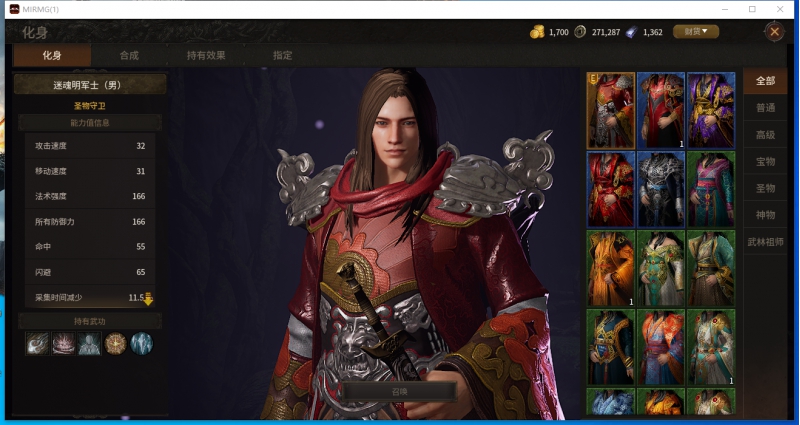Select the 指定 tab
The width and height of the screenshot is (800, 425).
[283, 56]
